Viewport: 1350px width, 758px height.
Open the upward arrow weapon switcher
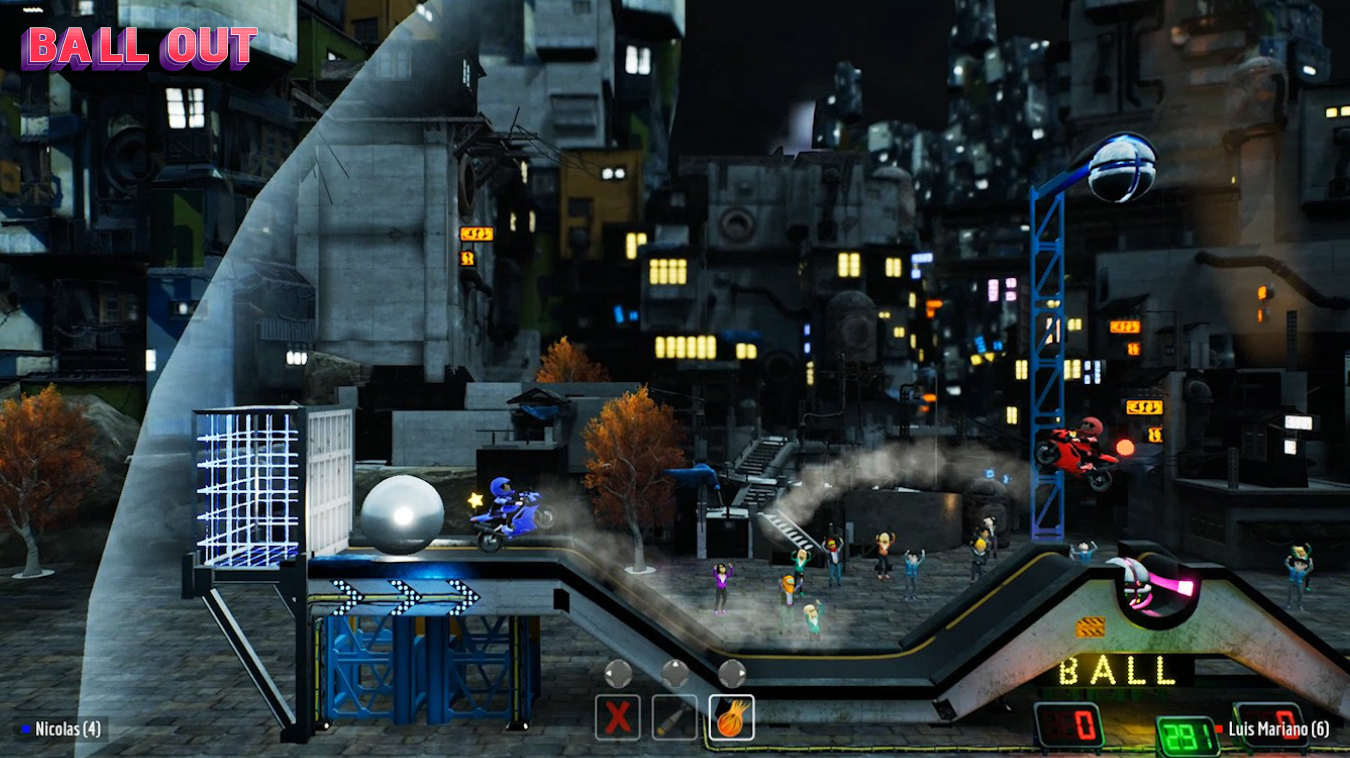coord(676,673)
